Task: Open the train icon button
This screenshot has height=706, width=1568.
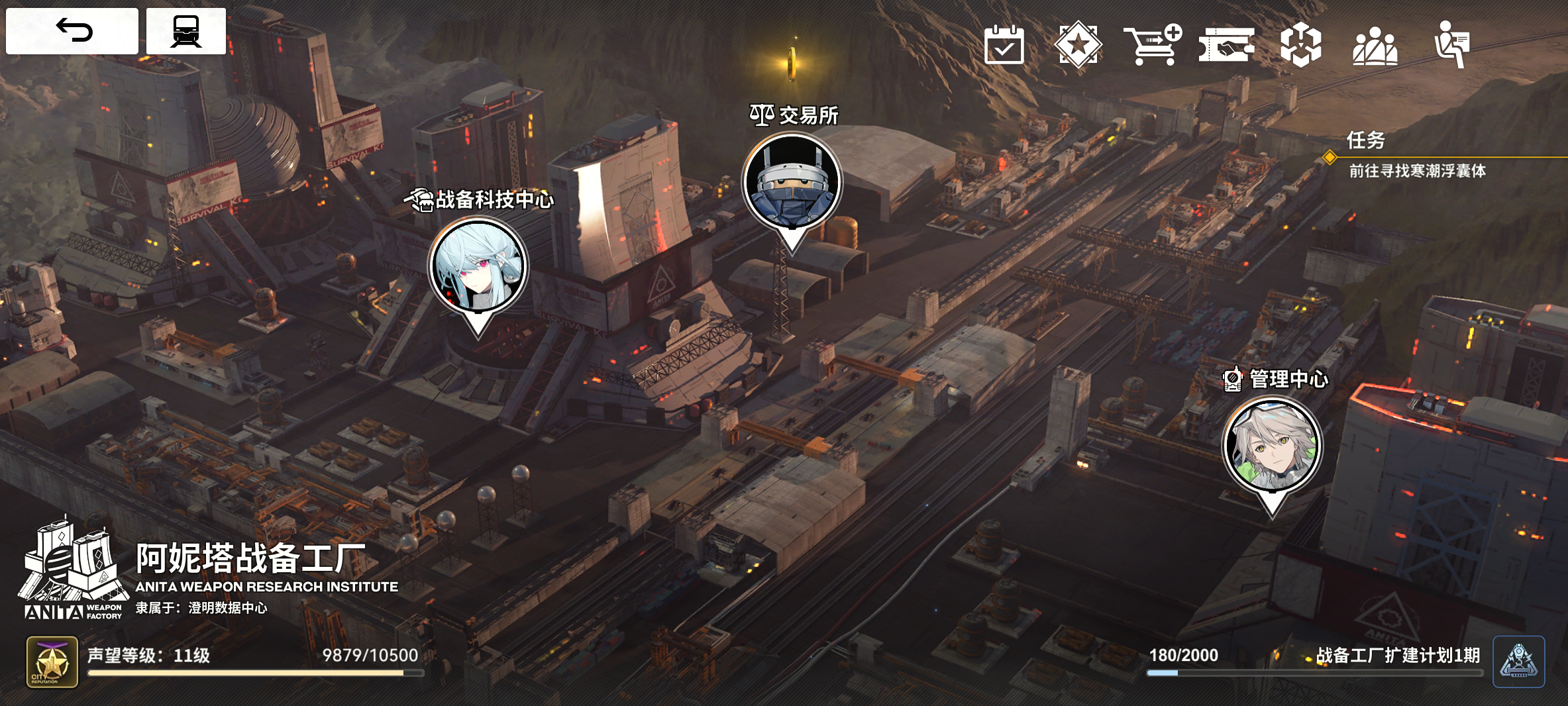Action: pos(185,30)
